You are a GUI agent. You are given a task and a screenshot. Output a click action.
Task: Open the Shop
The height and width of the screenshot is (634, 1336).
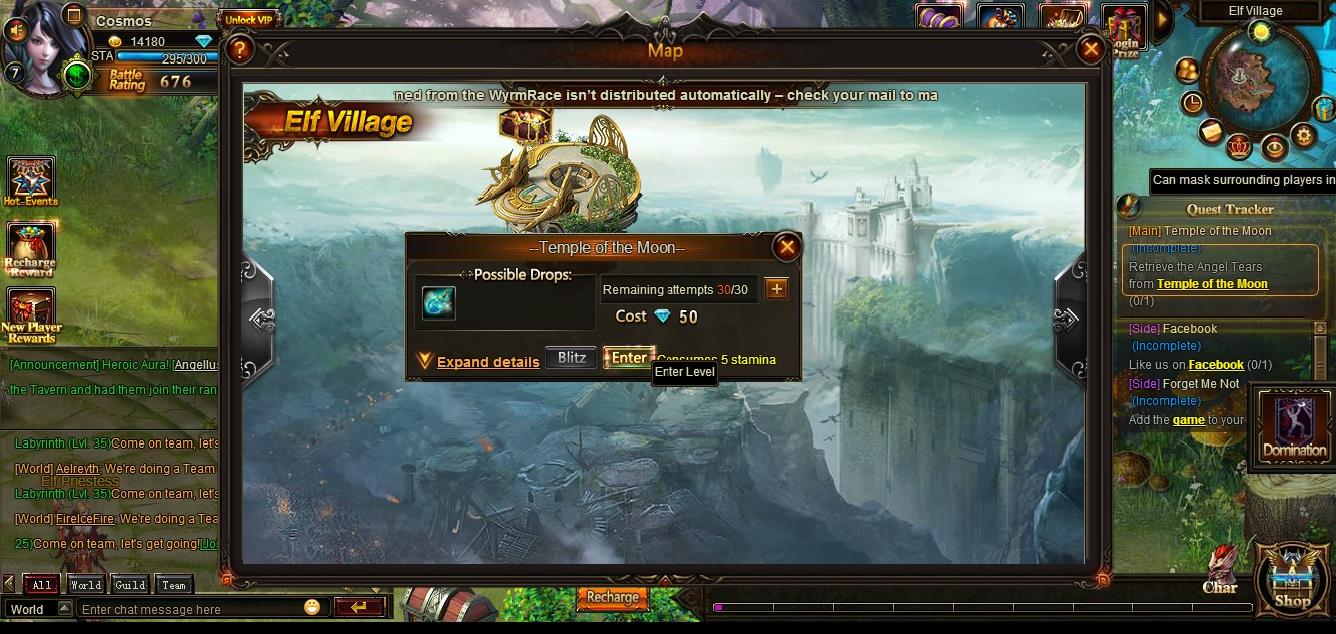tap(1291, 580)
